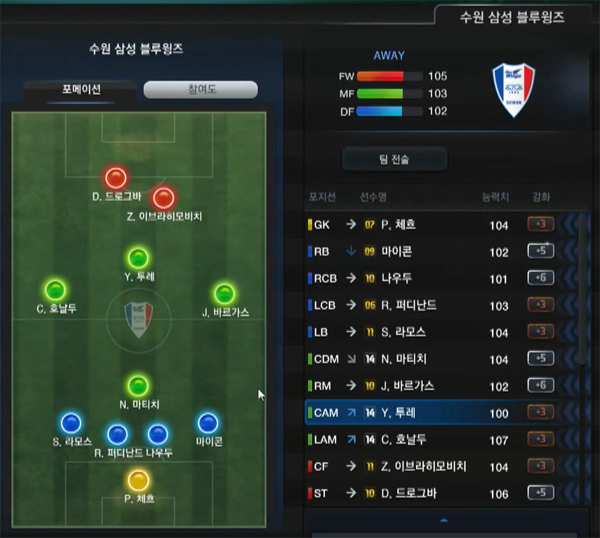Choose the RB 마이콘 list row
600x538 pixels.
[430, 252]
